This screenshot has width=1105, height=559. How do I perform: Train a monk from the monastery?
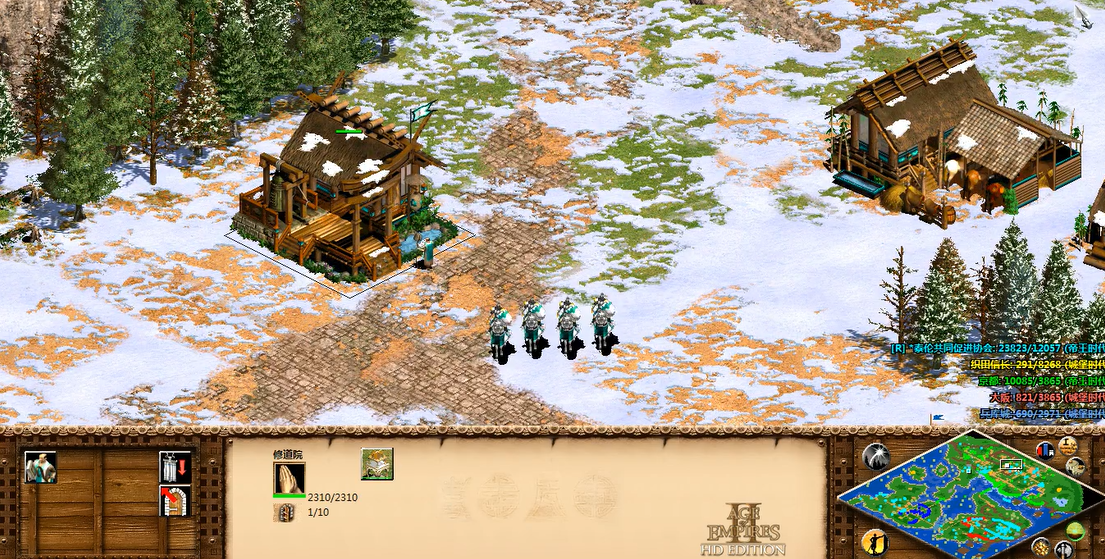point(41,467)
